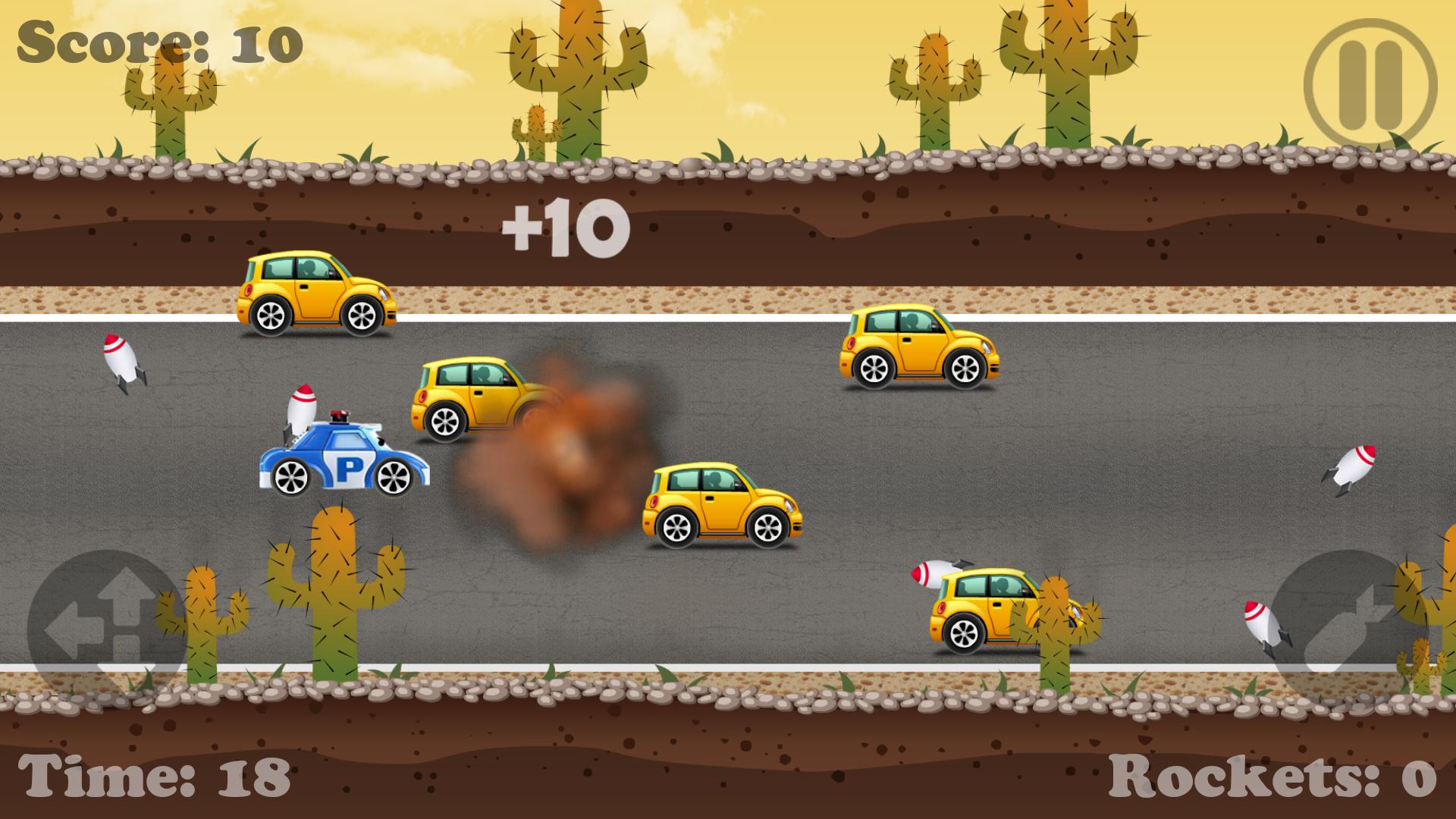Tap the yellow car on the top lane
This screenshot has height=819, width=1456.
click(x=315, y=292)
